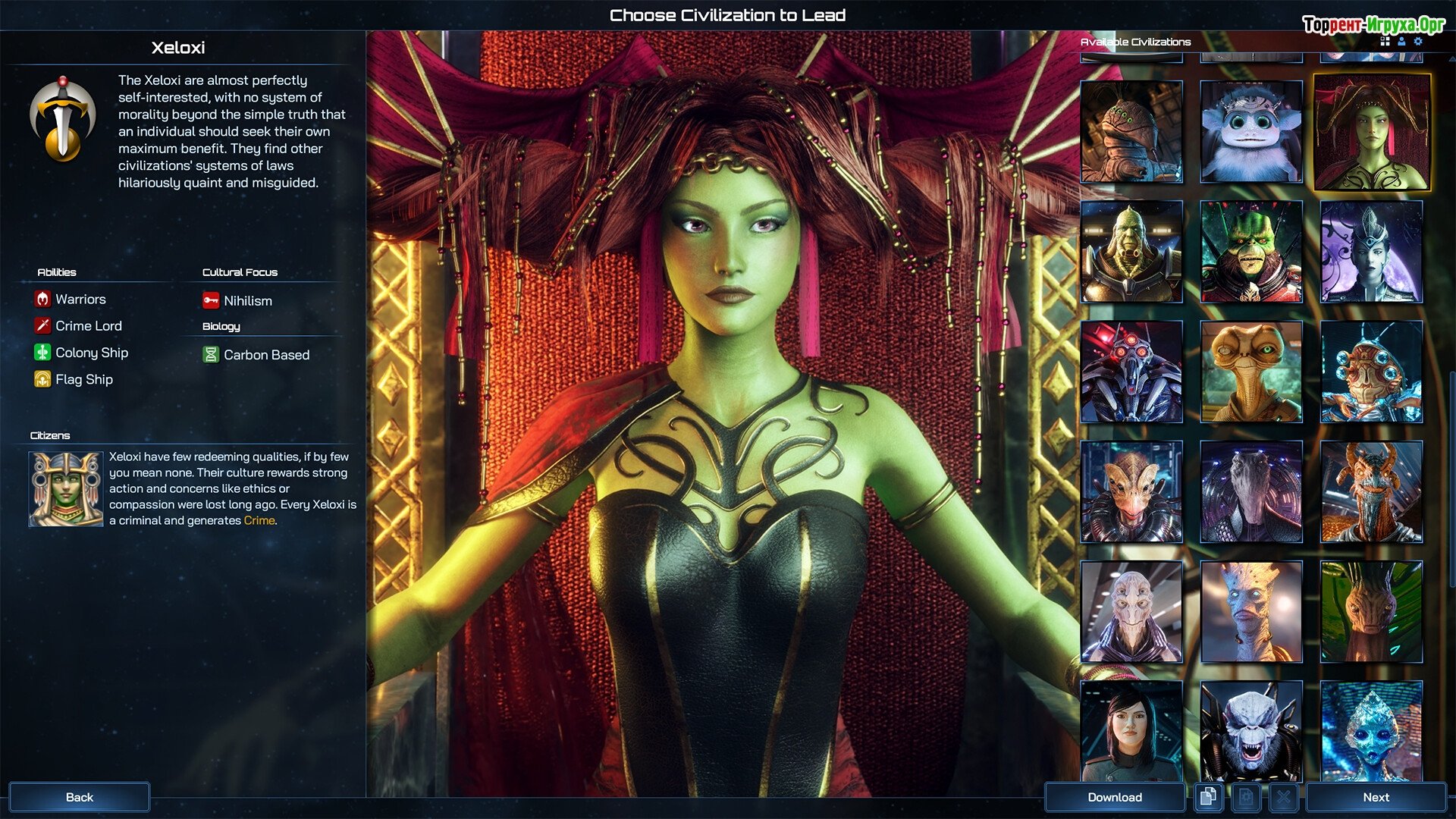Image resolution: width=1456 pixels, height=819 pixels.
Task: Pick the fanged white beast portrait
Action: 1251,731
